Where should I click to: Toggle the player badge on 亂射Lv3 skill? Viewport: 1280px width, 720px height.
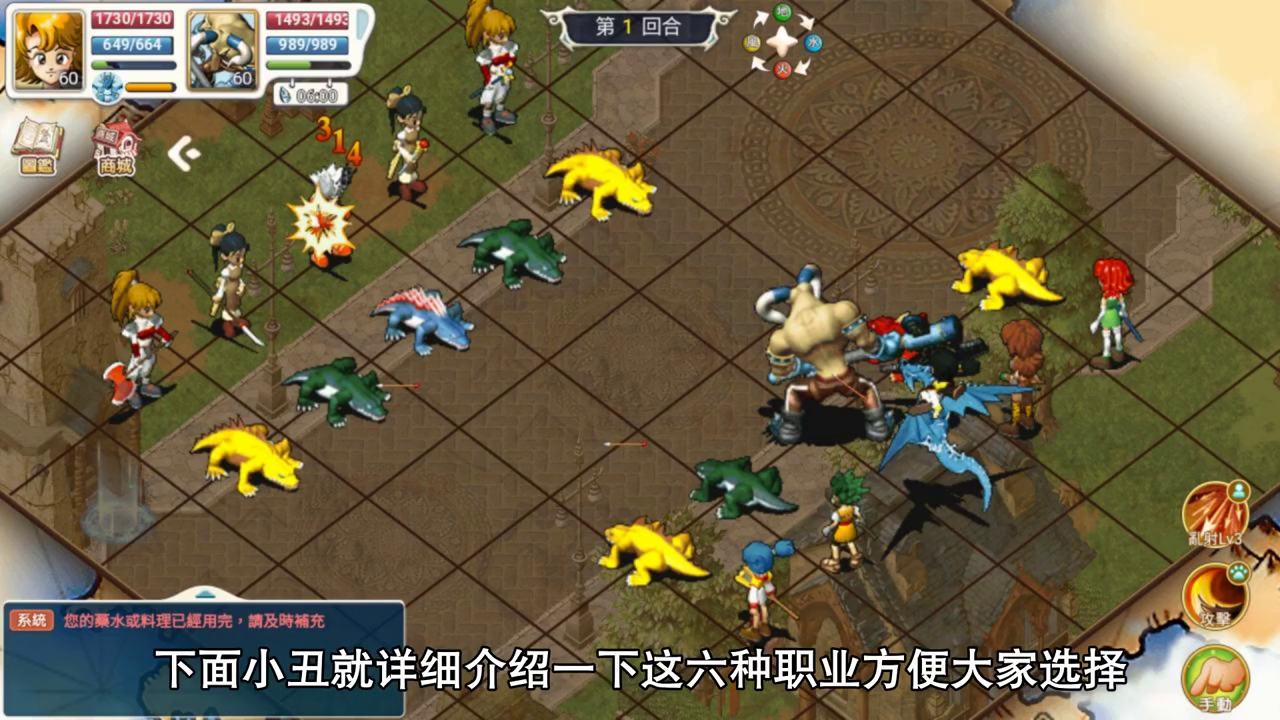coord(1239,490)
